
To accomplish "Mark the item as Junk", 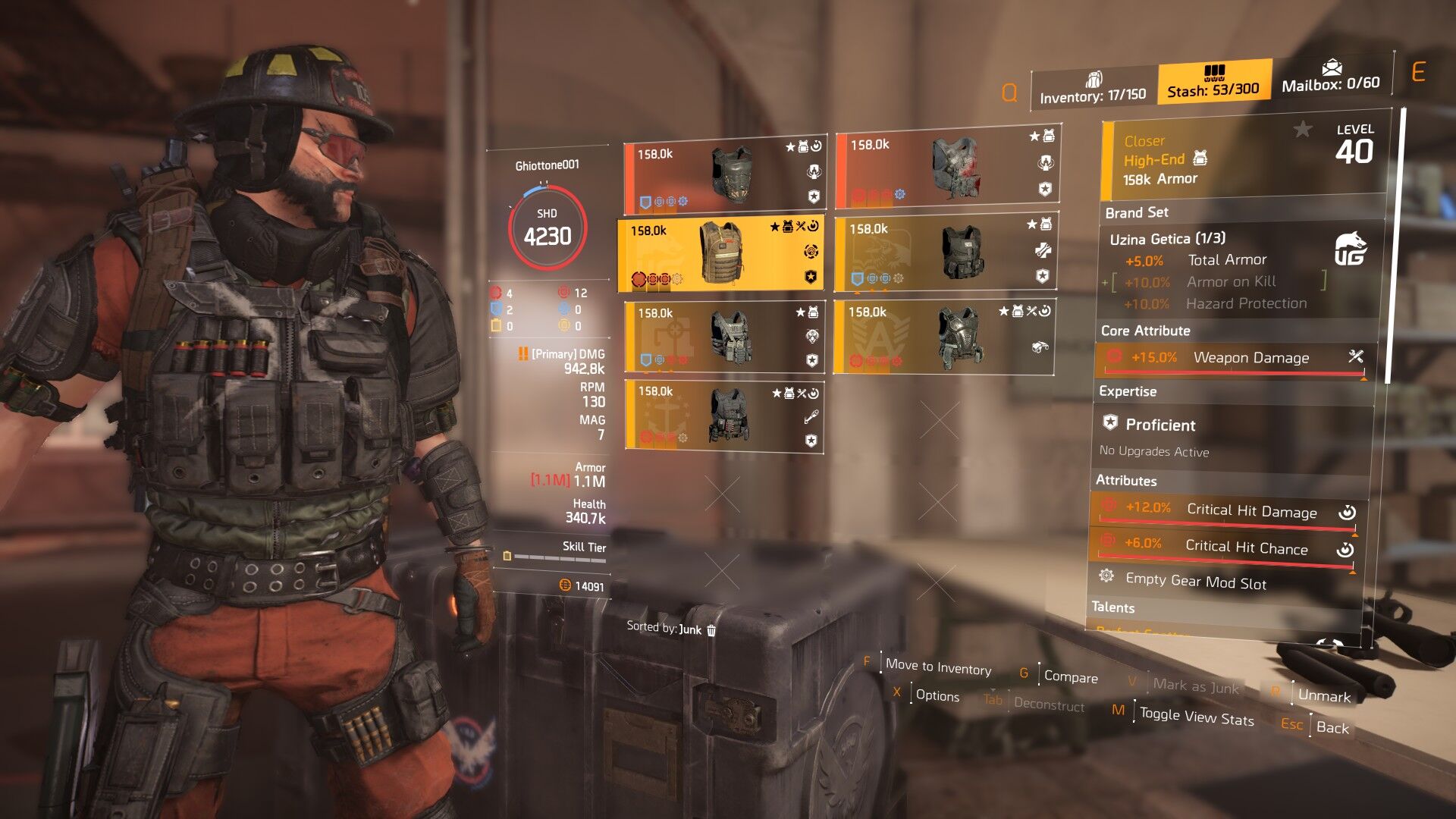I will pos(1195,686).
